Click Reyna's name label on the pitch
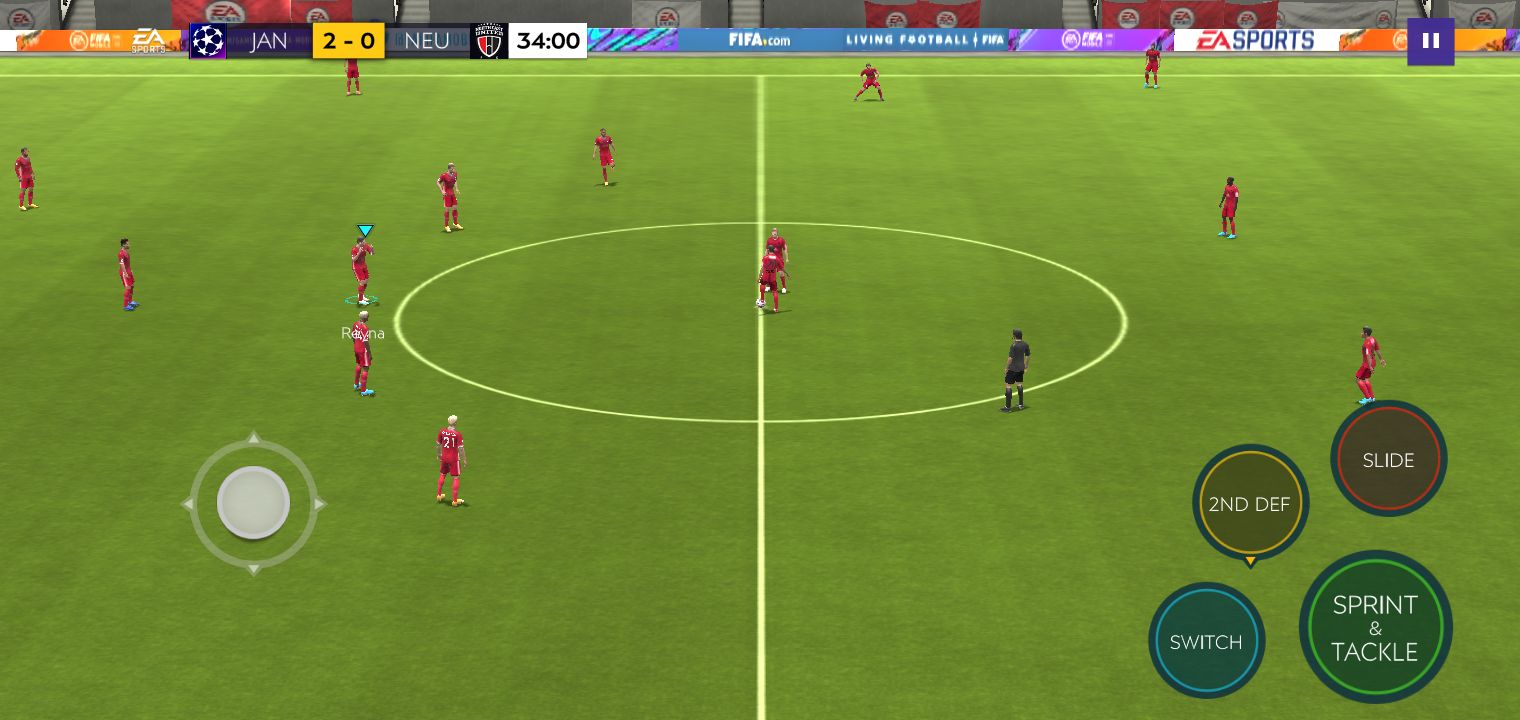Viewport: 1520px width, 720px height. tap(361, 333)
